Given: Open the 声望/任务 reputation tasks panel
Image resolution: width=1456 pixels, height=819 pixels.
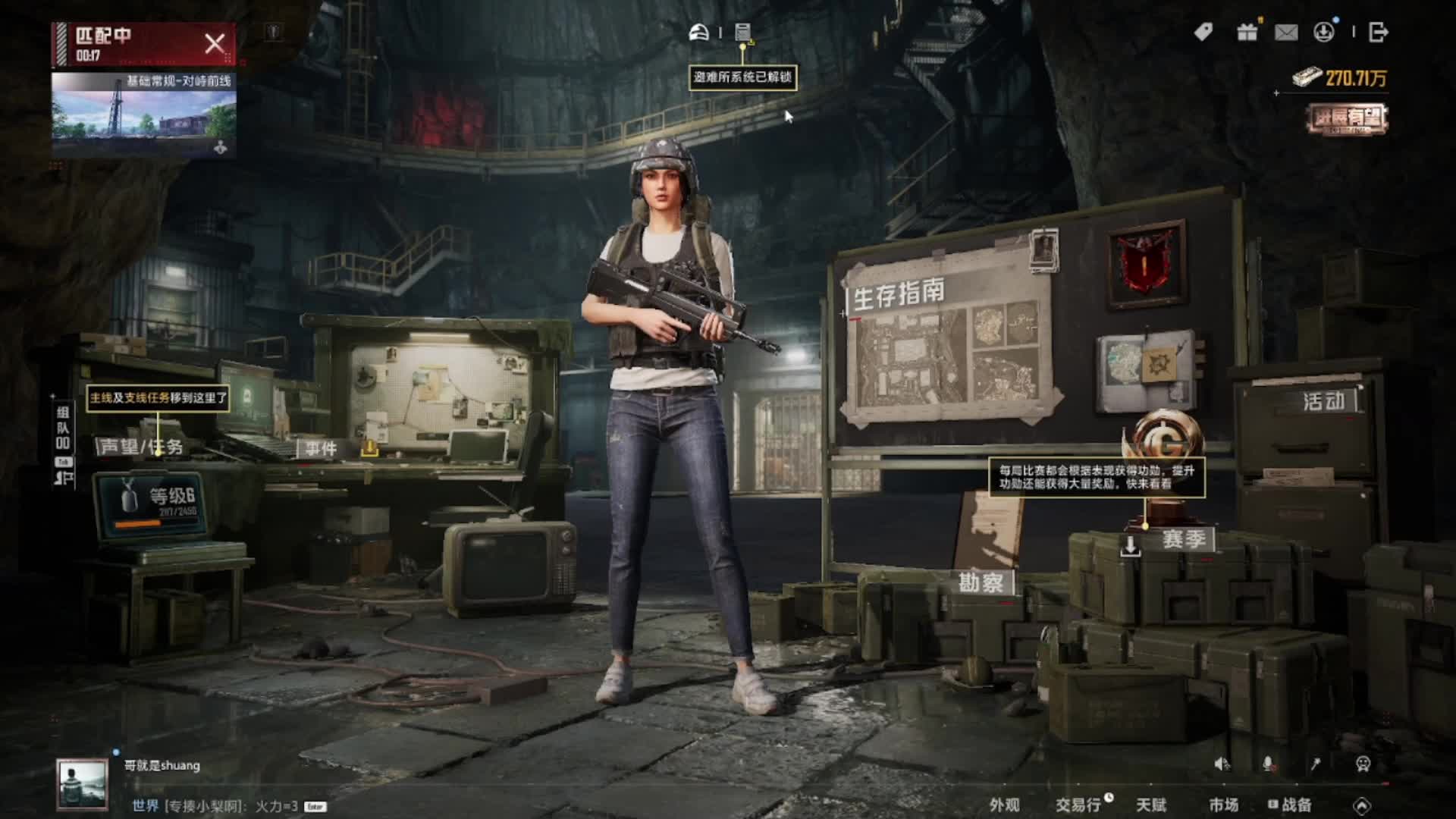Looking at the screenshot, I should pyautogui.click(x=141, y=447).
